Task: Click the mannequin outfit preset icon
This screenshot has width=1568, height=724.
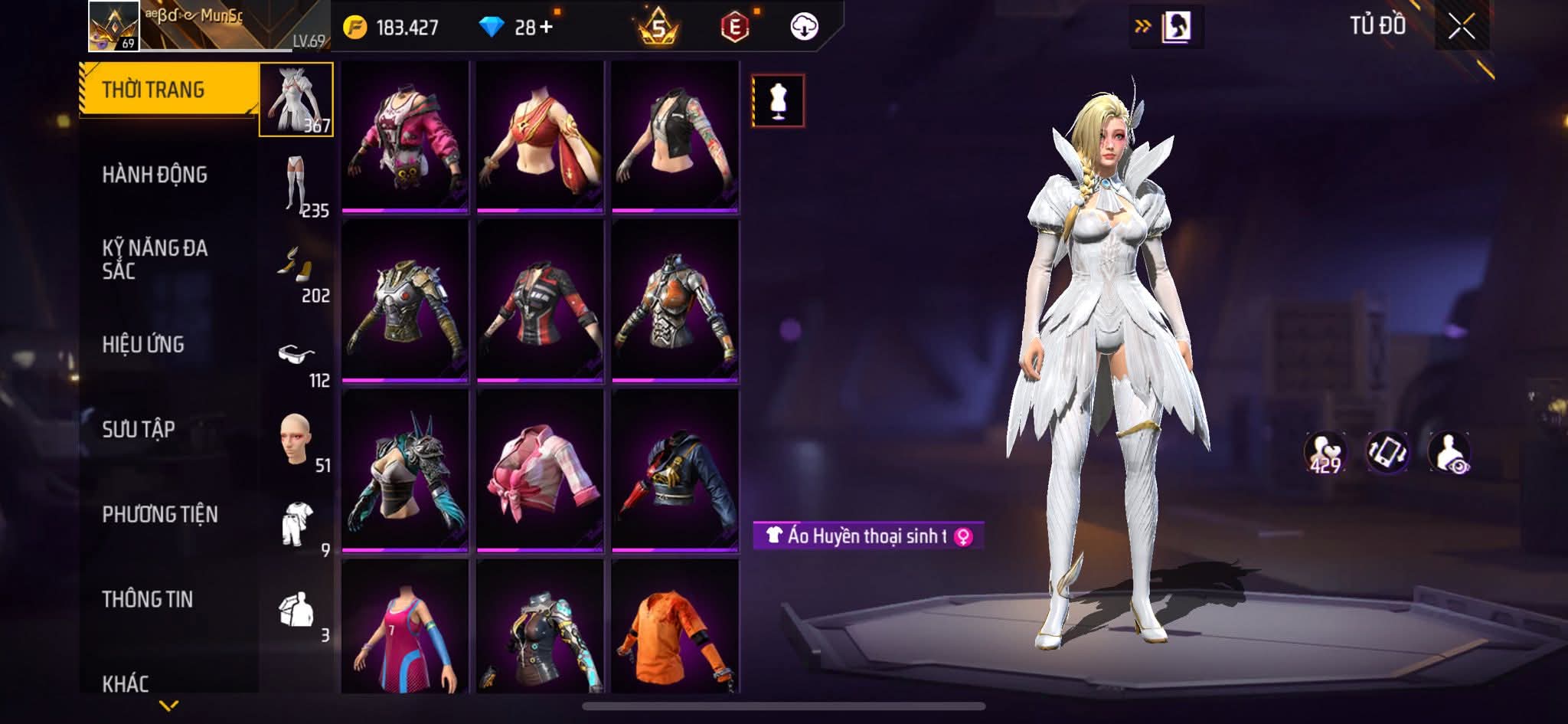Action: [x=778, y=100]
